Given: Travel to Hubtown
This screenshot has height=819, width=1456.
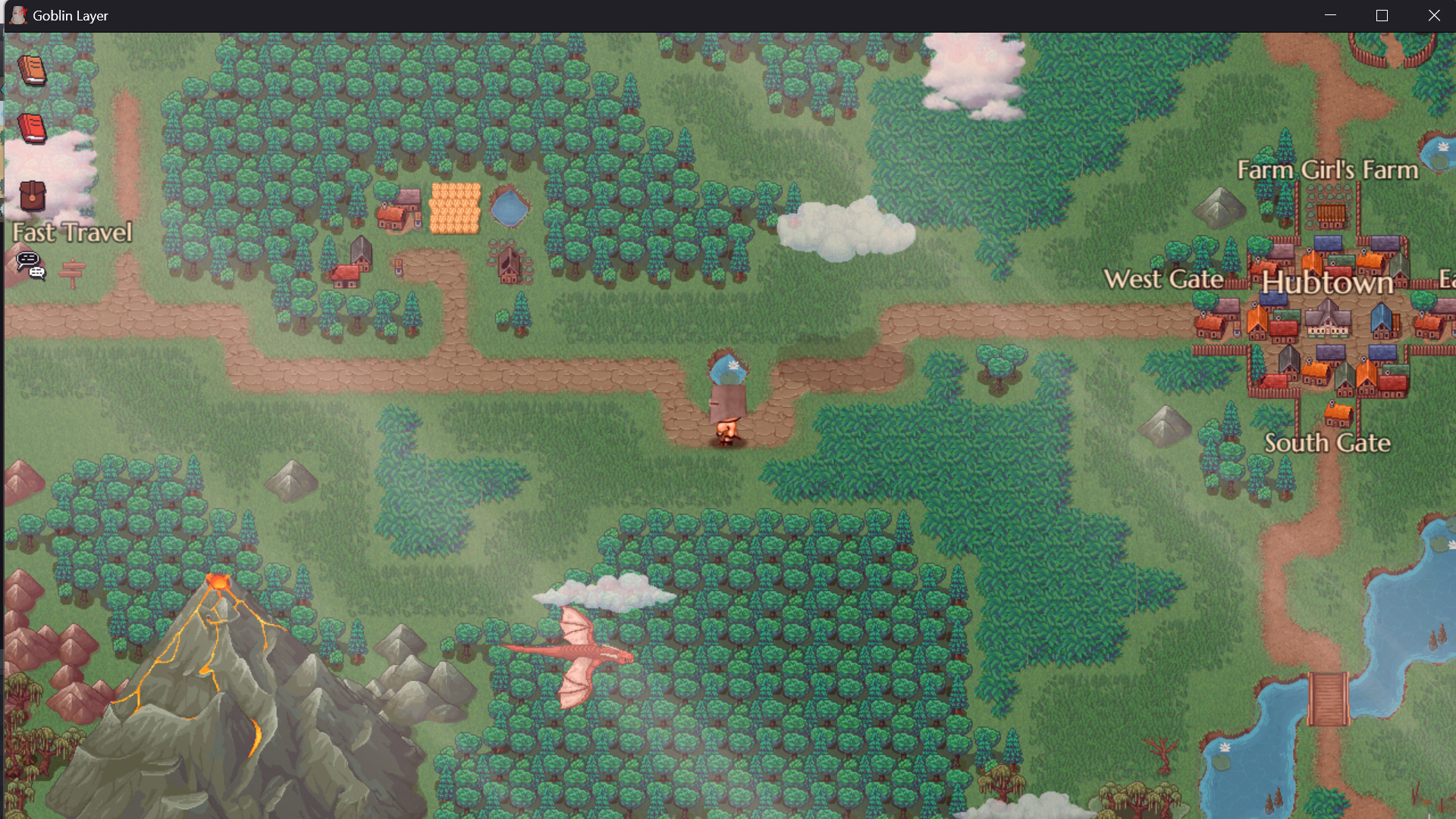Looking at the screenshot, I should 1327,282.
